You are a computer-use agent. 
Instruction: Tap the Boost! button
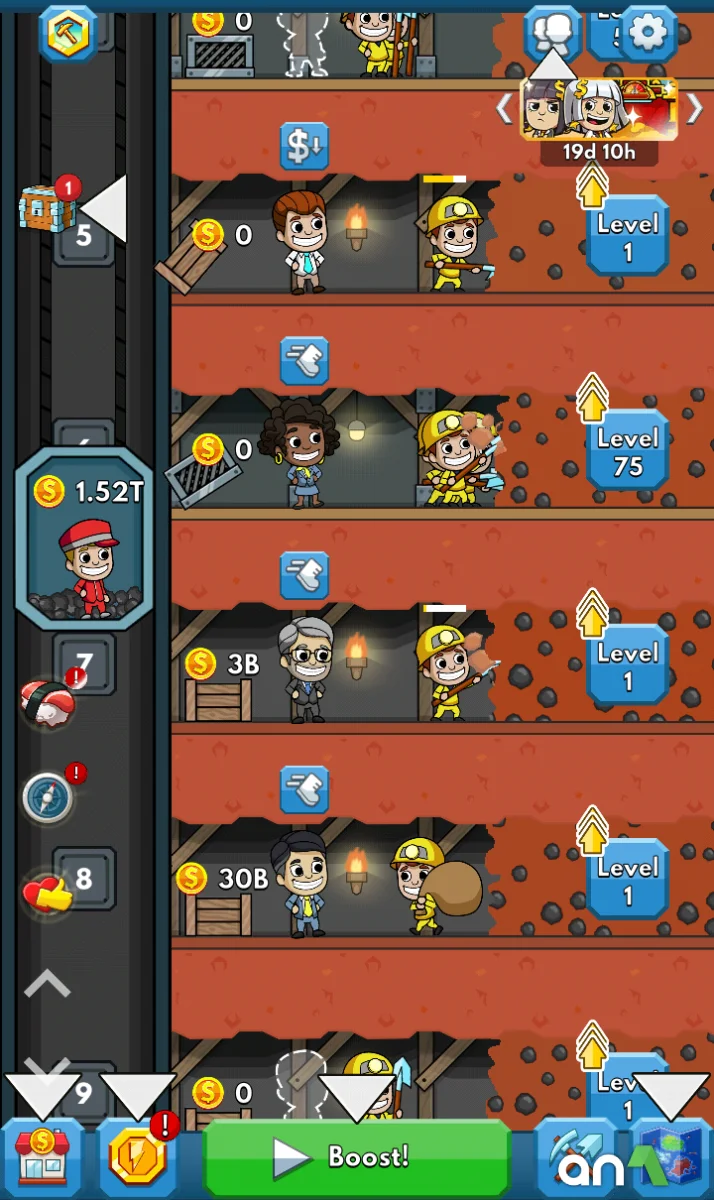pyautogui.click(x=357, y=1158)
